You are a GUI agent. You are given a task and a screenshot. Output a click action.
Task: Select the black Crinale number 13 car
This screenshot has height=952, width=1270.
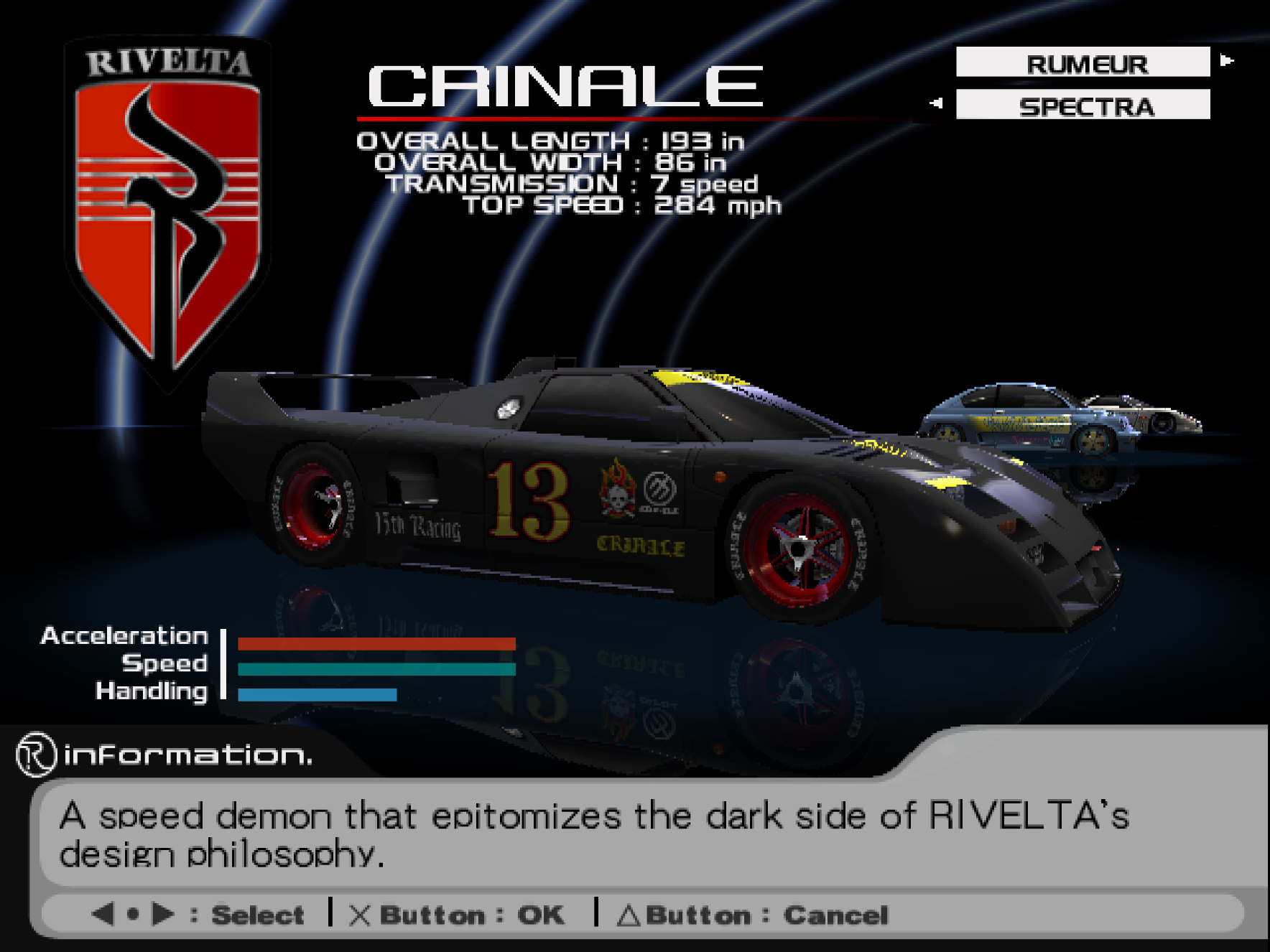tap(646, 495)
